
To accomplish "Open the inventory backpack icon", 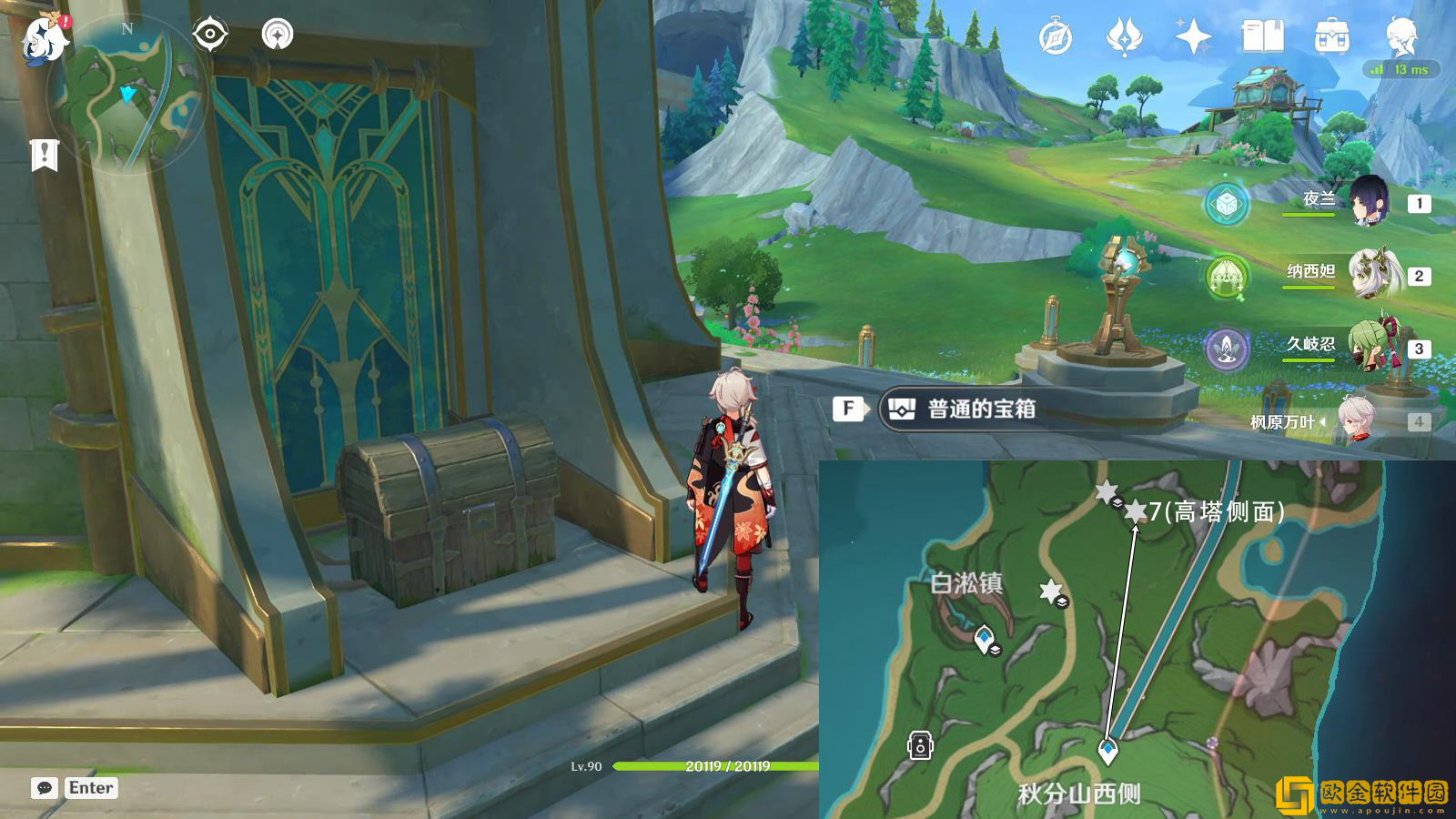I will [x=1331, y=37].
